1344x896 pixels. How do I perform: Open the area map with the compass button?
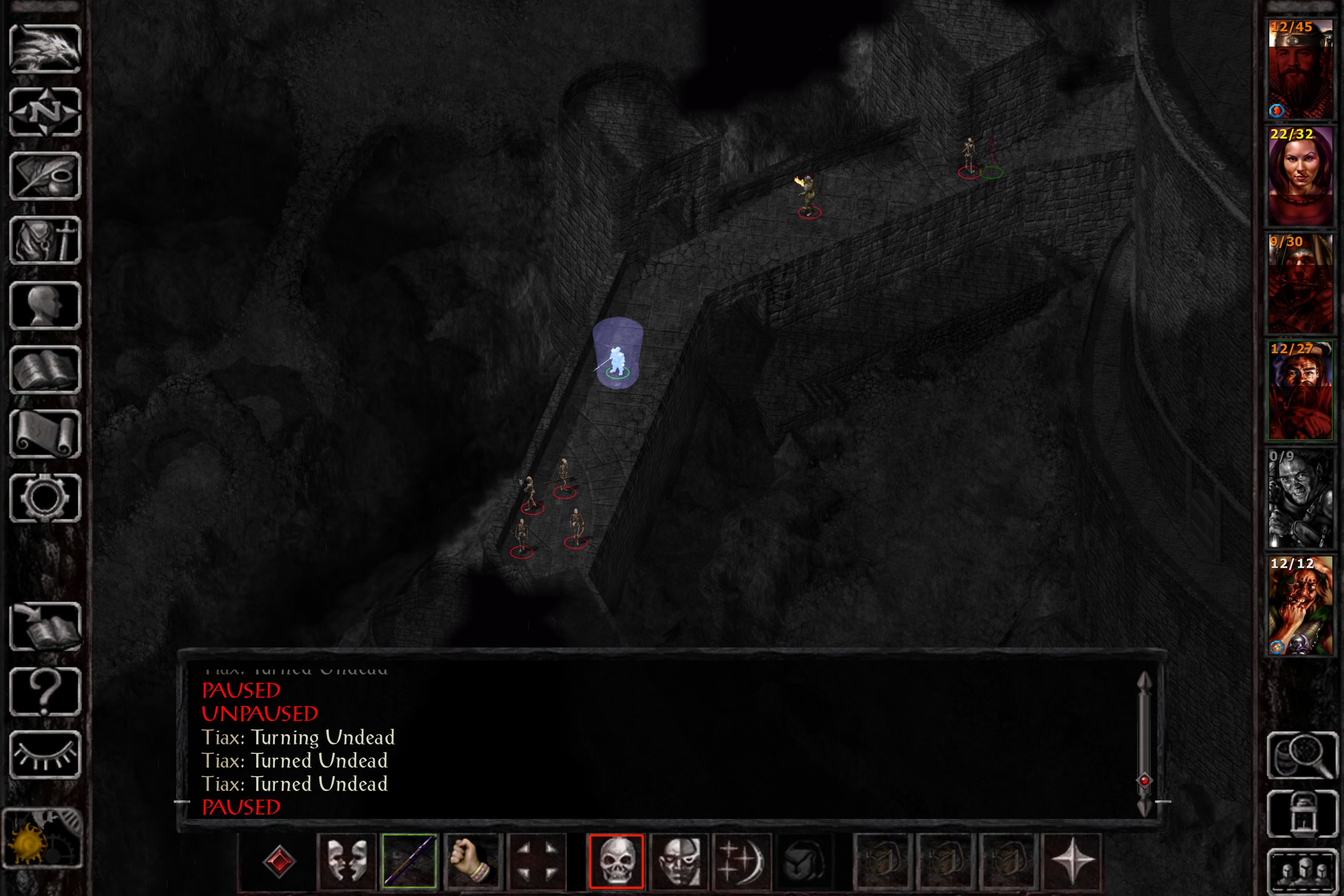[x=45, y=112]
